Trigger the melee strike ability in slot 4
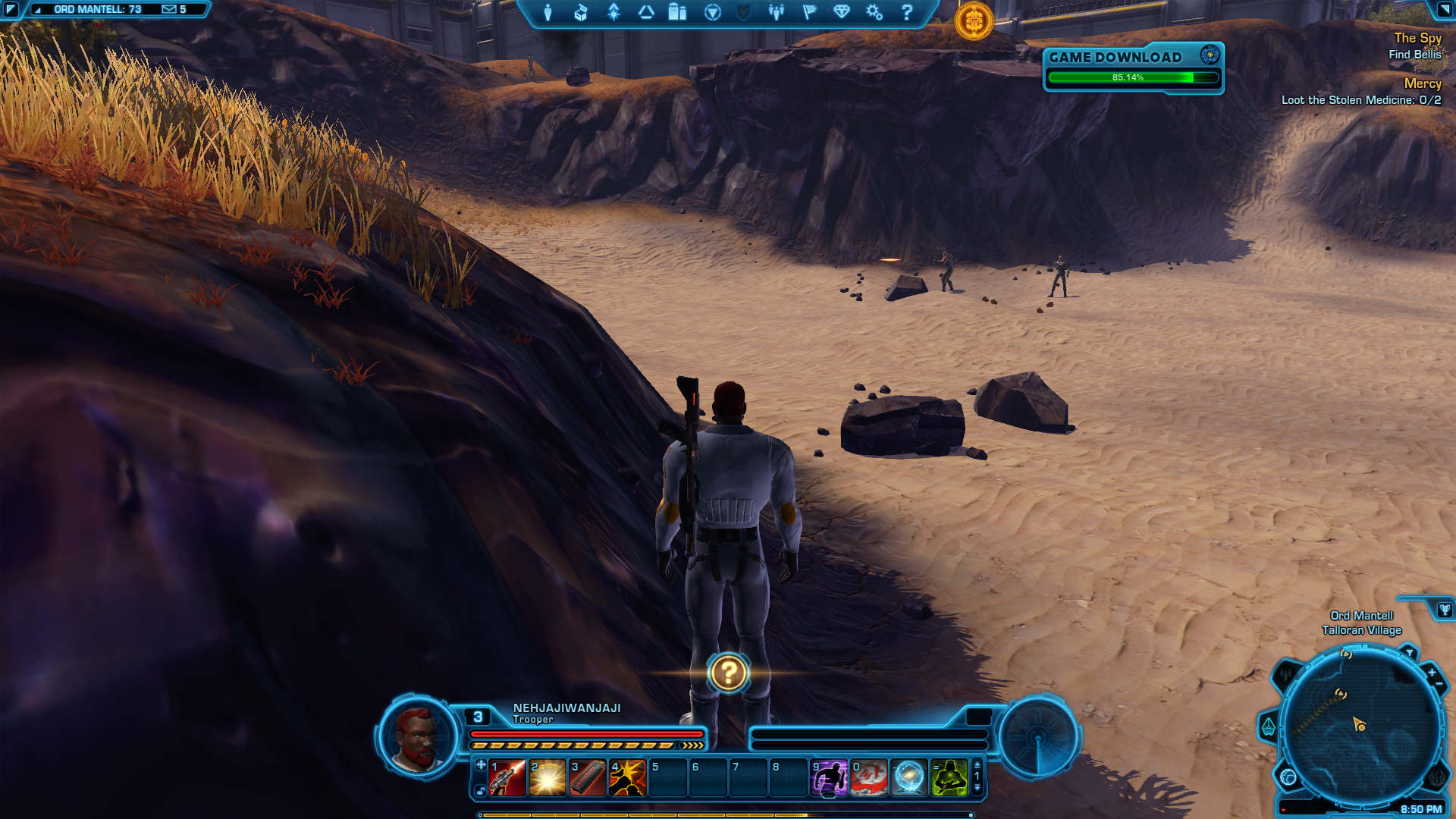This screenshot has width=1456, height=819. click(x=628, y=778)
